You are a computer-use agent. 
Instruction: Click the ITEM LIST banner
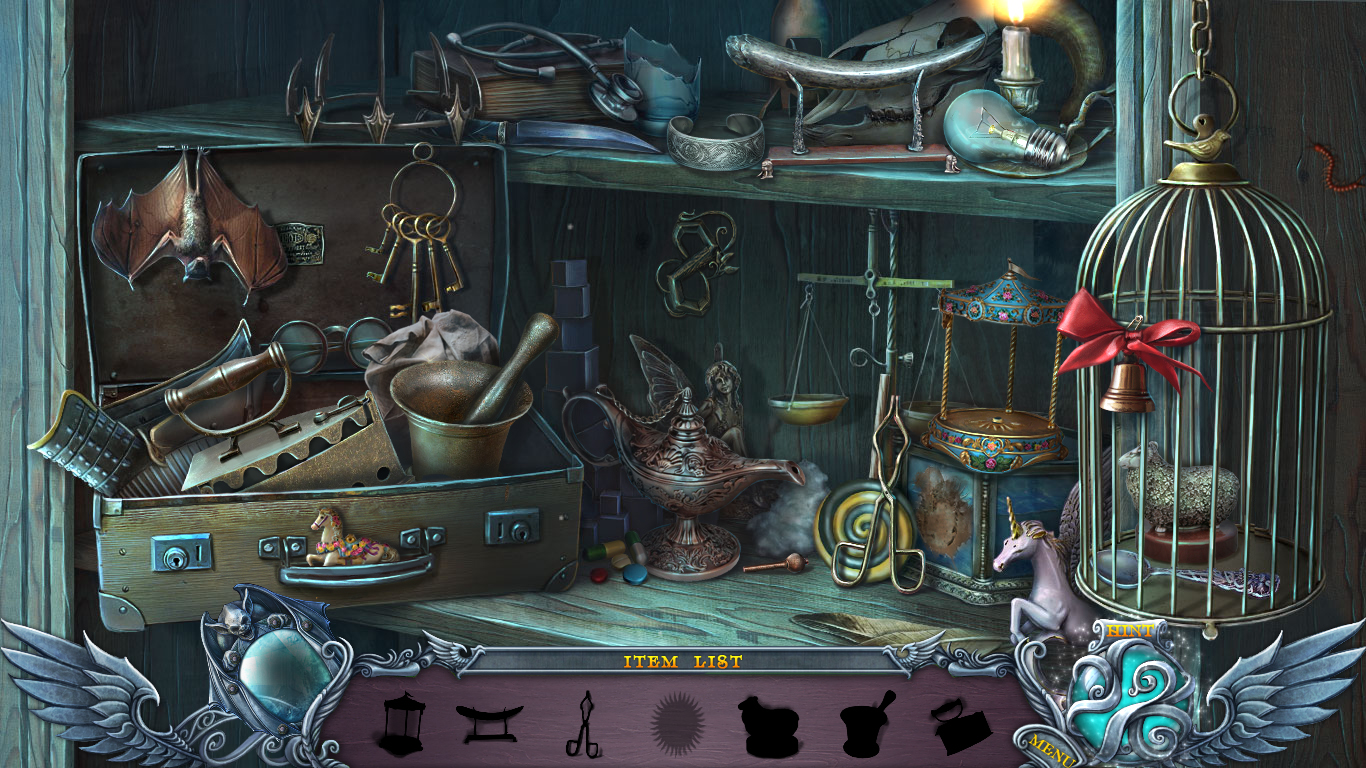click(683, 660)
